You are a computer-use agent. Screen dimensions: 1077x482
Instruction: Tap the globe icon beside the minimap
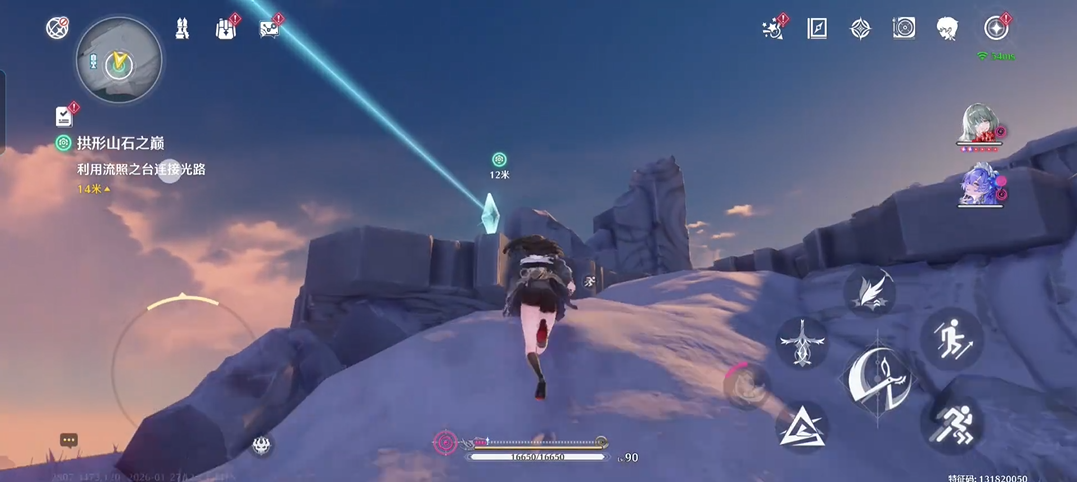point(57,28)
